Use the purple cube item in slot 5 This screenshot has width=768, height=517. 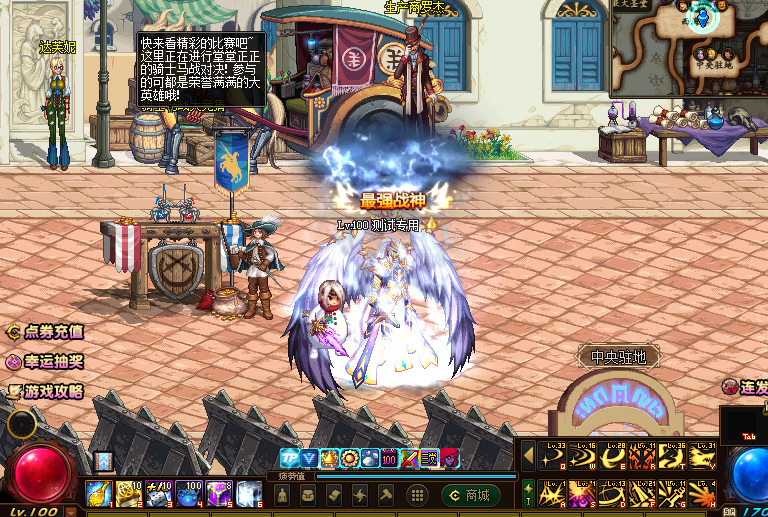pos(218,492)
